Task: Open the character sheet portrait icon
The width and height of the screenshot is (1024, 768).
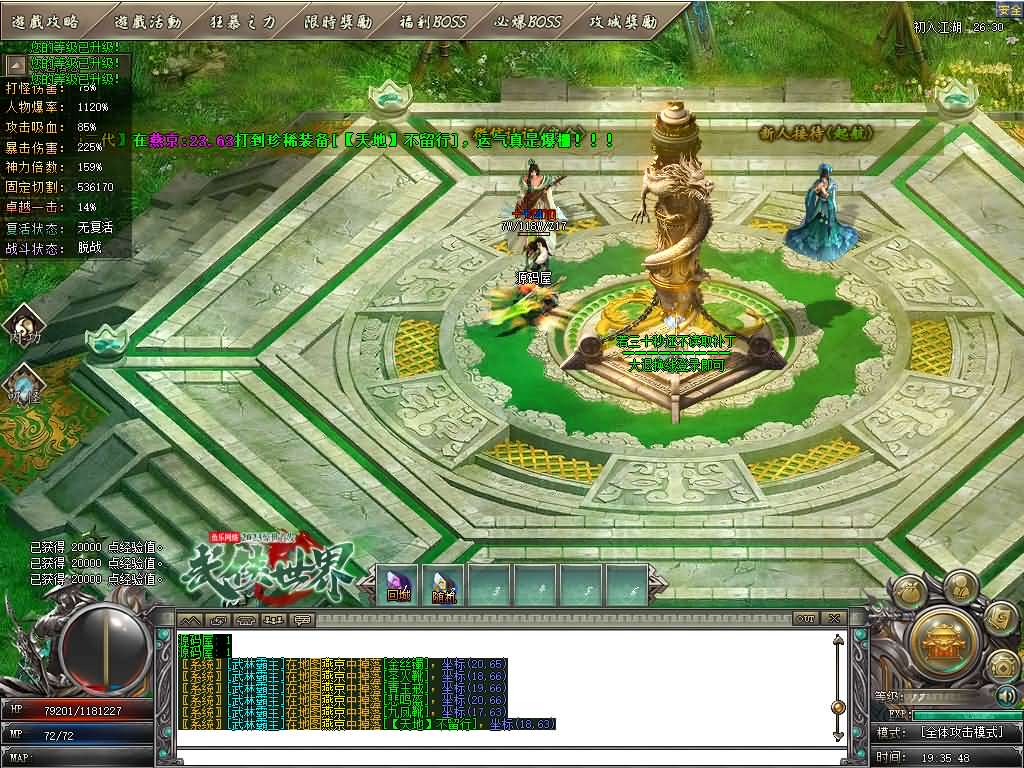Action: click(958, 585)
